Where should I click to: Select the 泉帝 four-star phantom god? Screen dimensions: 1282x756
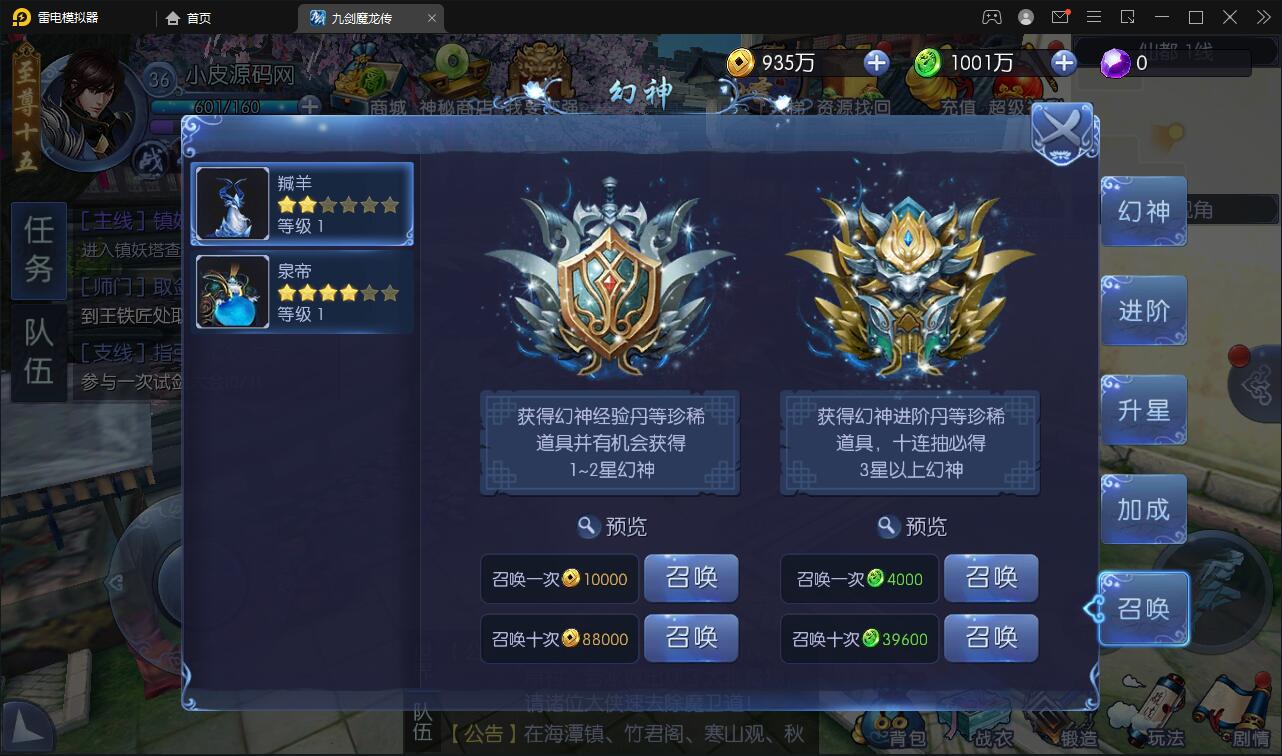[303, 291]
